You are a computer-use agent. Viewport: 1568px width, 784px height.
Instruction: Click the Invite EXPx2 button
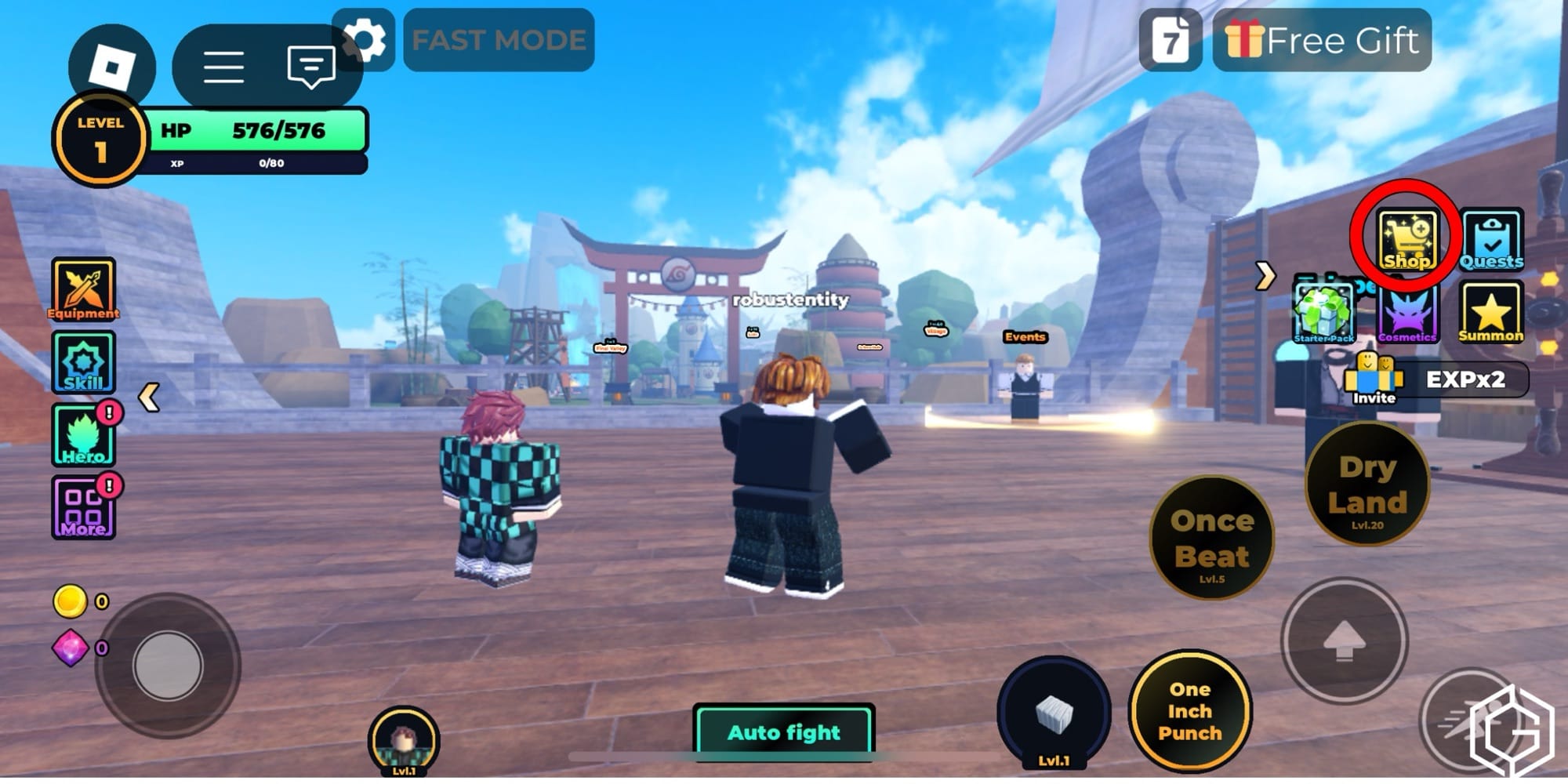1436,381
